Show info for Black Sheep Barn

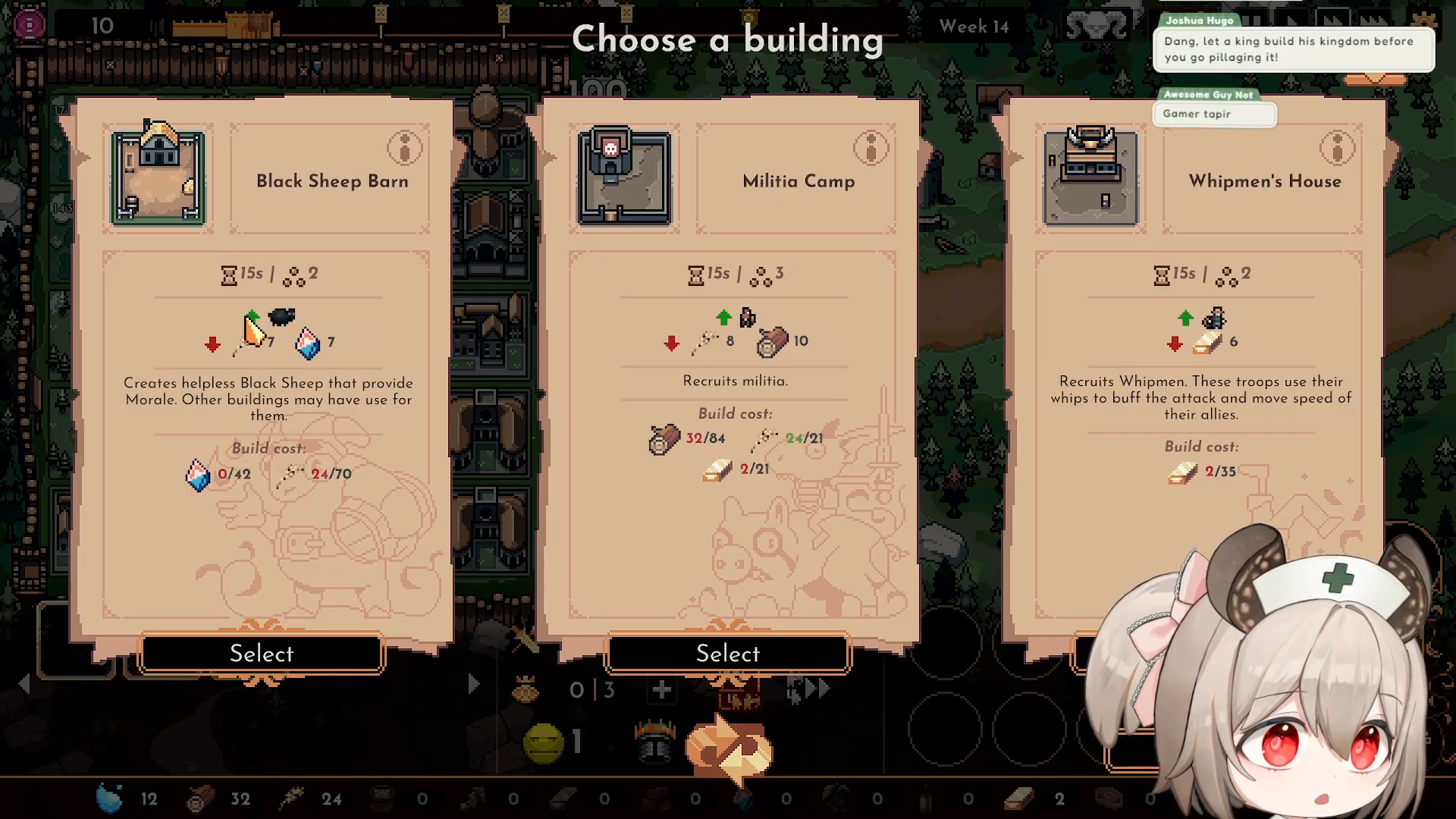pos(404,148)
